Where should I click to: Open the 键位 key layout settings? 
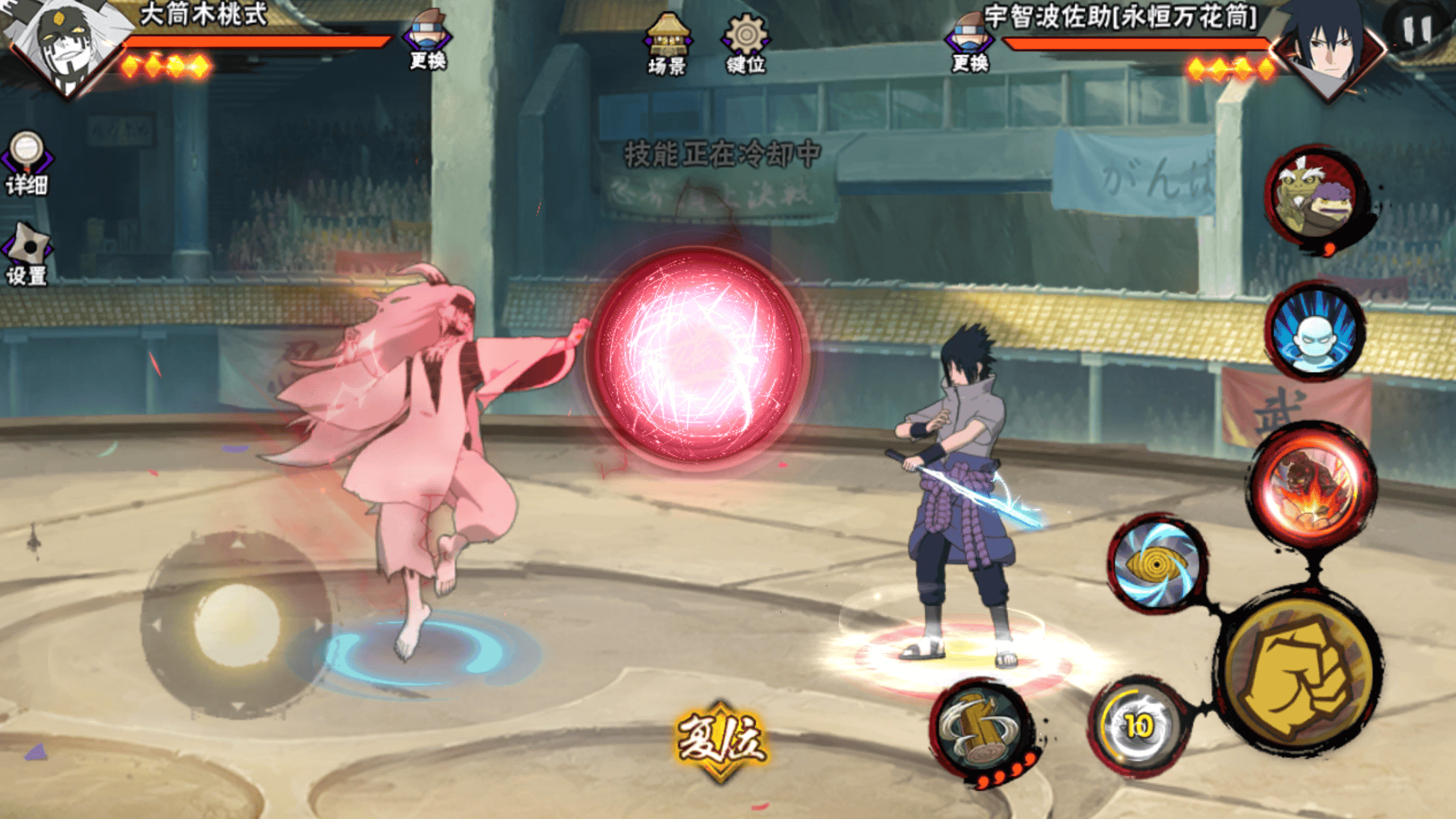click(x=746, y=44)
